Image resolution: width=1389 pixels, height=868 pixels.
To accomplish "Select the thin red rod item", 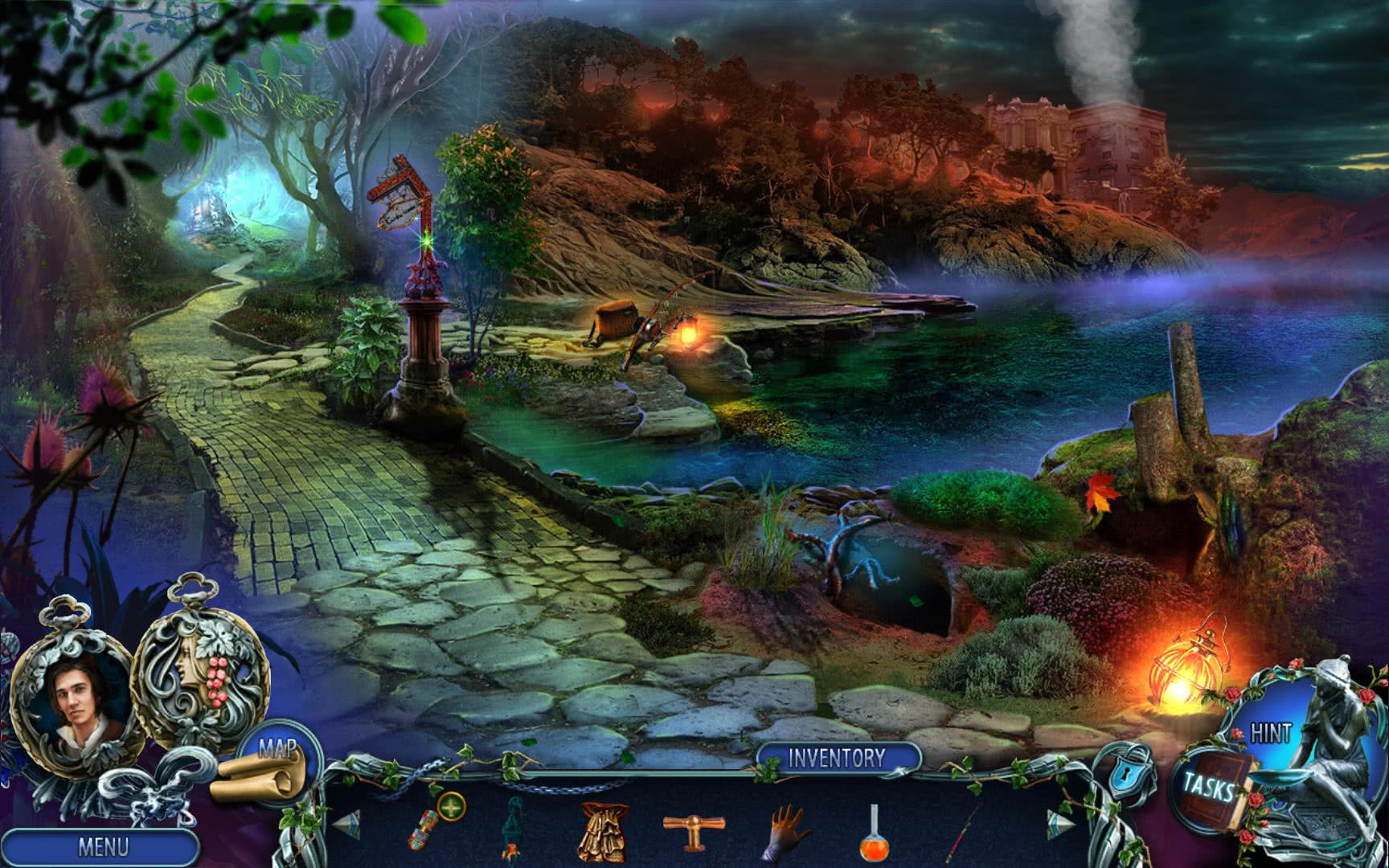I will tap(965, 828).
